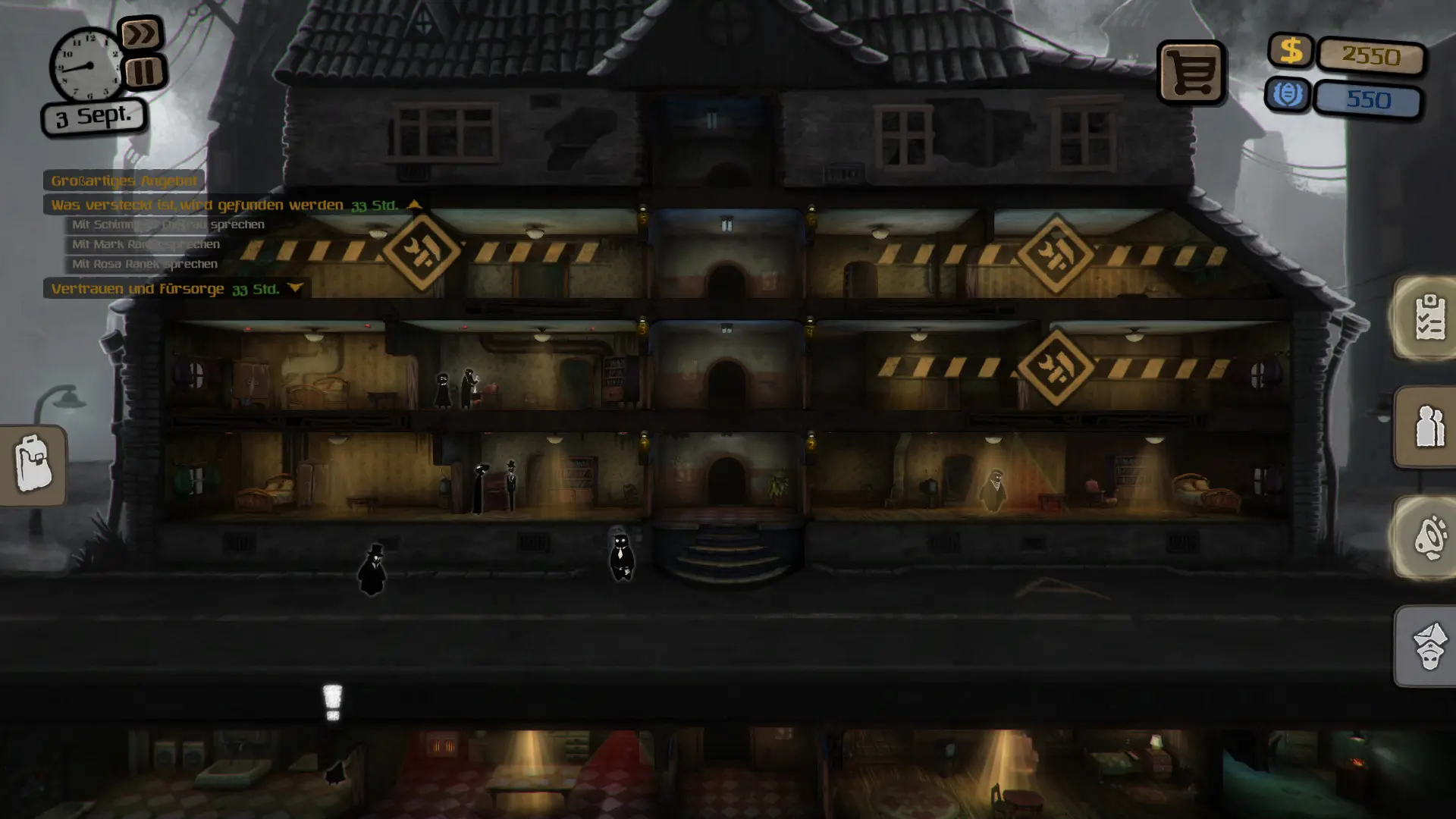
Task: Open the backpack inventory tab
Action: tap(33, 464)
